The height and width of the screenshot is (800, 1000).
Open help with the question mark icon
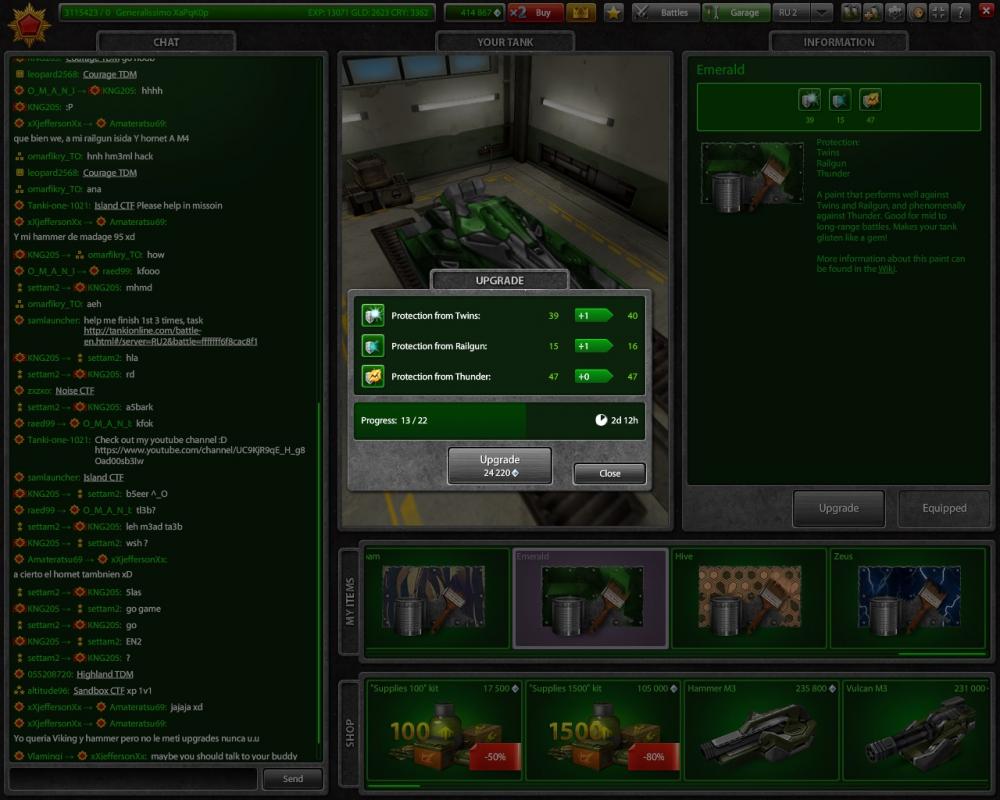click(x=959, y=13)
